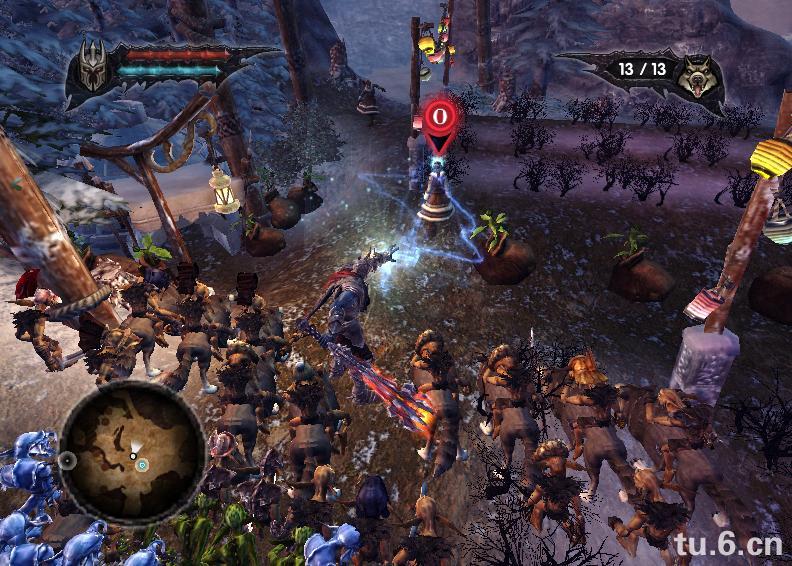792x566 pixels.
Task: Select the red target marker showing 0
Action: (x=439, y=120)
